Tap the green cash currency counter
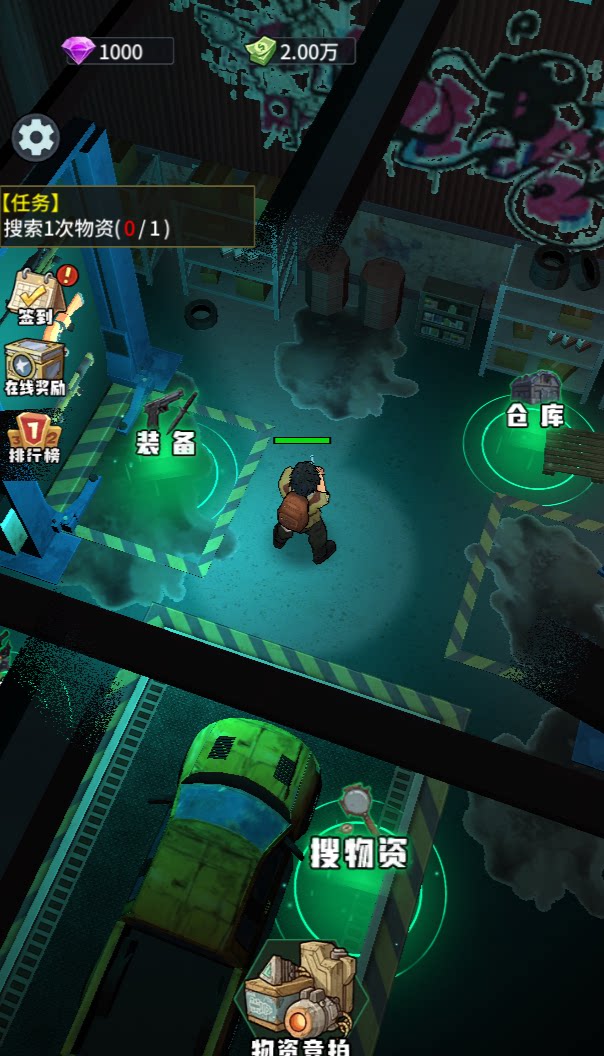 [300, 51]
